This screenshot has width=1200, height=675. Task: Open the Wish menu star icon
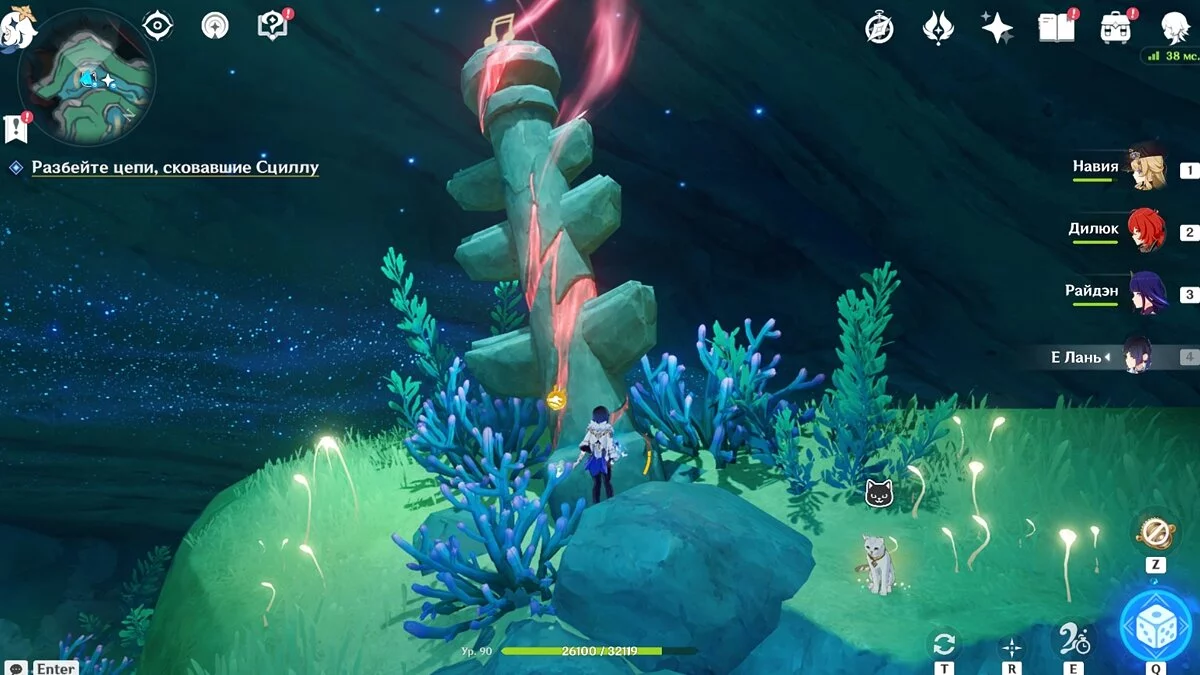(x=997, y=28)
